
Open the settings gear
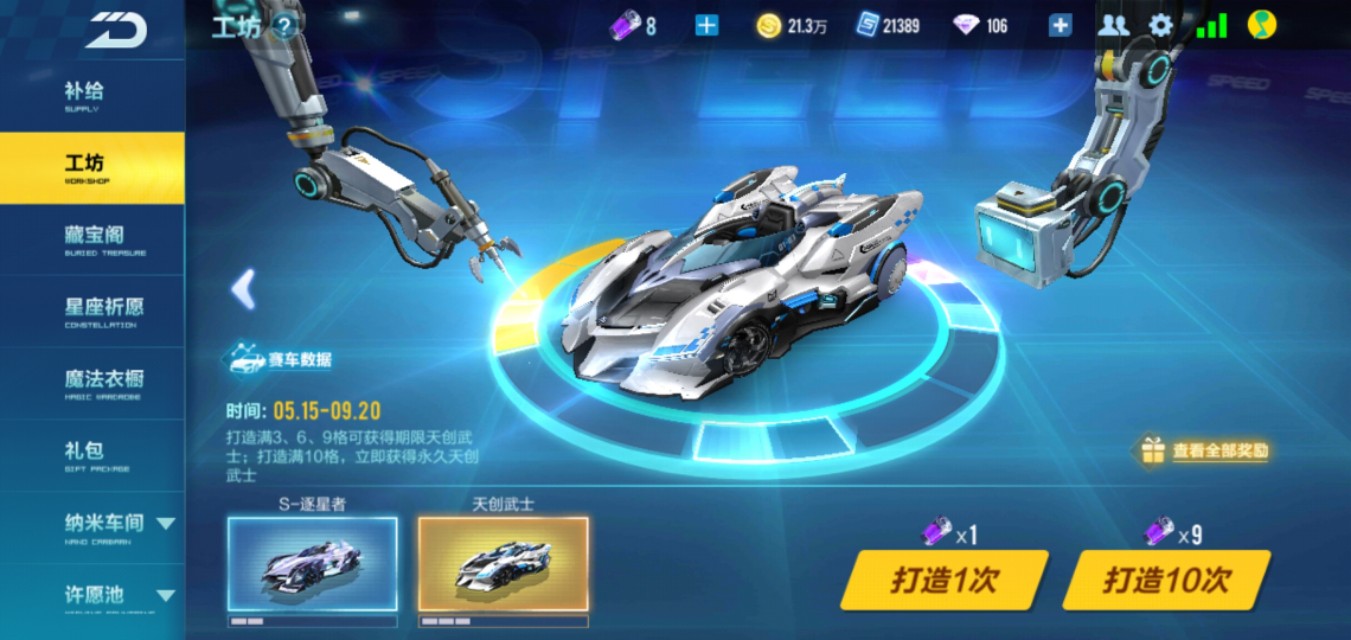pyautogui.click(x=1161, y=26)
